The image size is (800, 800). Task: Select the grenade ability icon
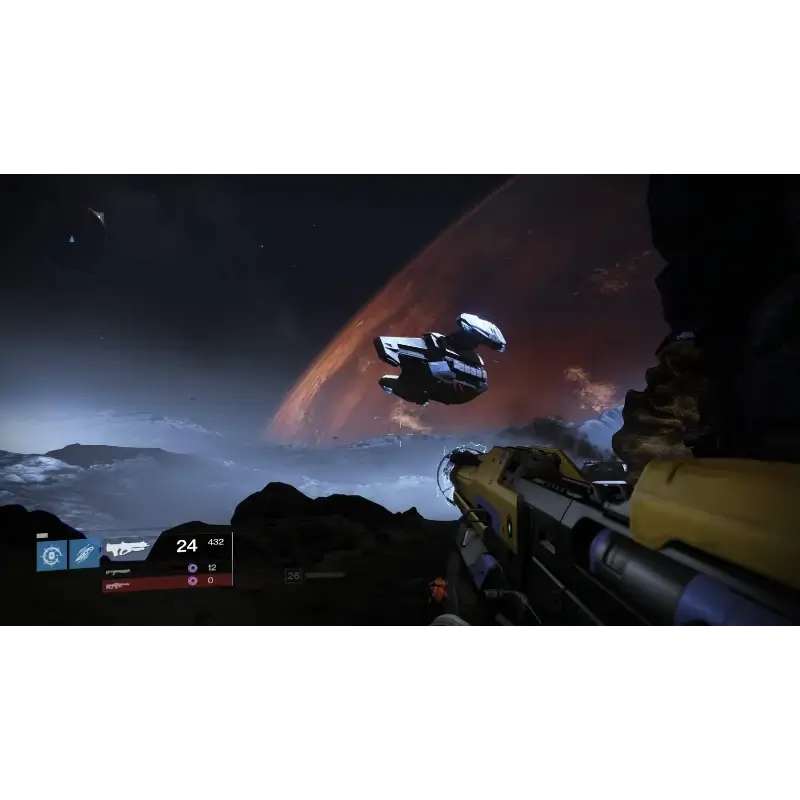[51, 555]
